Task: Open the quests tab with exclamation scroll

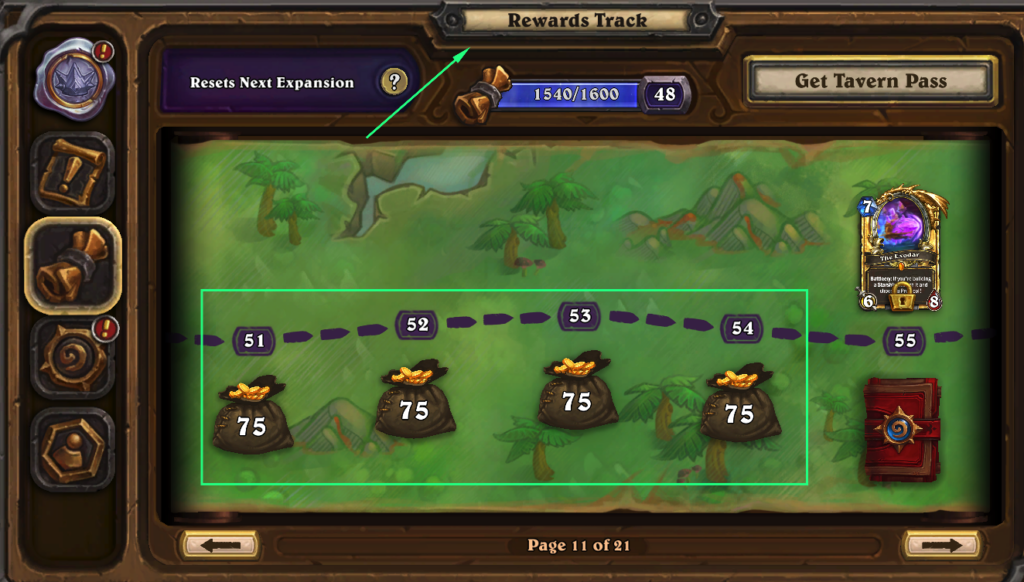Action: 72,172
